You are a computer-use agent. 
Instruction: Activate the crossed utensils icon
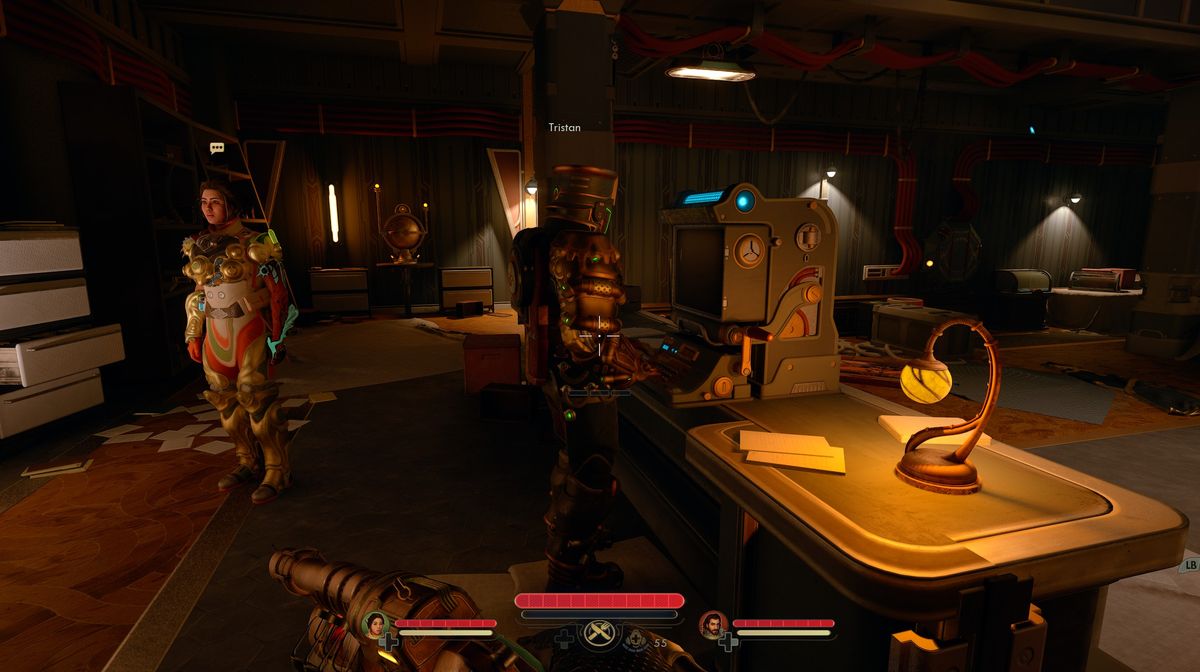[599, 634]
